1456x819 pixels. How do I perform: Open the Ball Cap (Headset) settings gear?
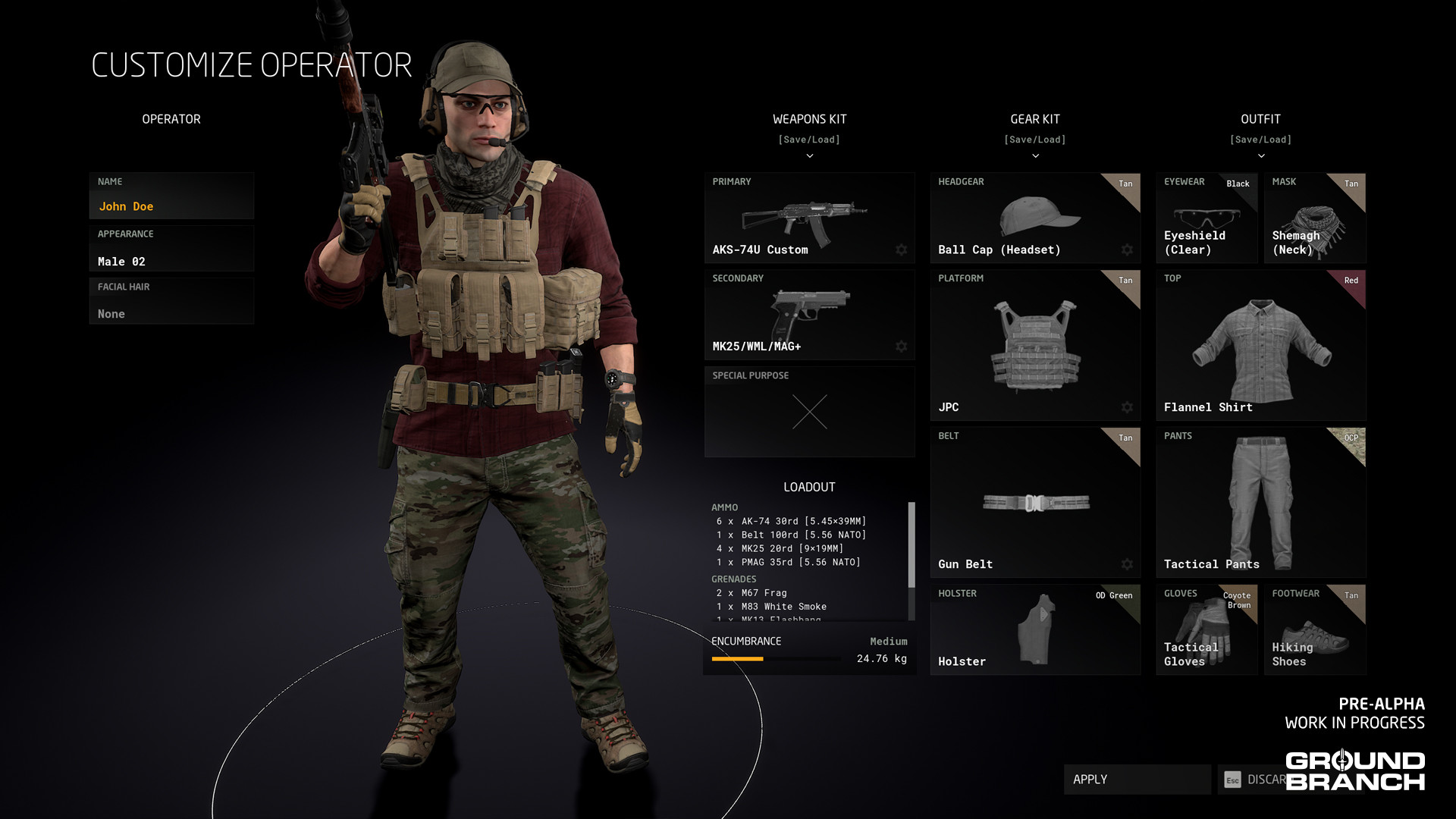(1127, 249)
